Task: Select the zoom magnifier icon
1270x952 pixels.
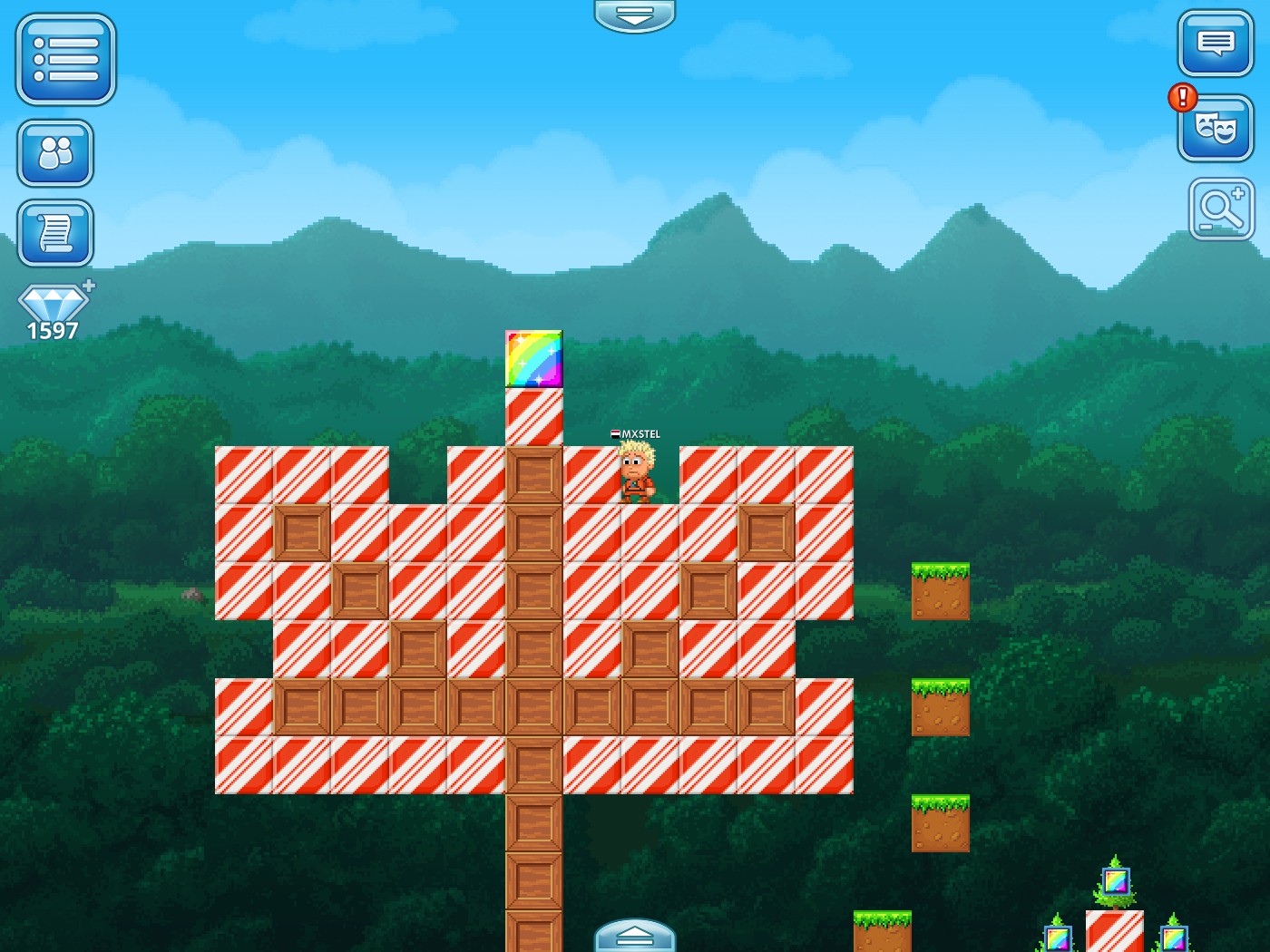Action: 1220,209
